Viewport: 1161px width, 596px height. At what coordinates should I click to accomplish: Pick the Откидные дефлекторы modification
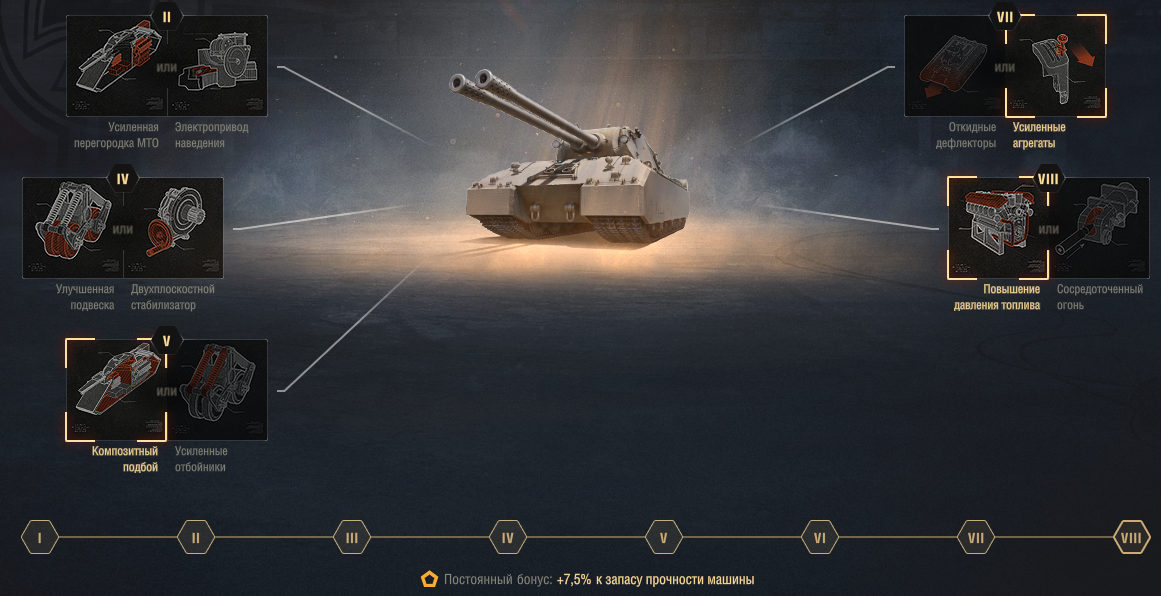(954, 66)
